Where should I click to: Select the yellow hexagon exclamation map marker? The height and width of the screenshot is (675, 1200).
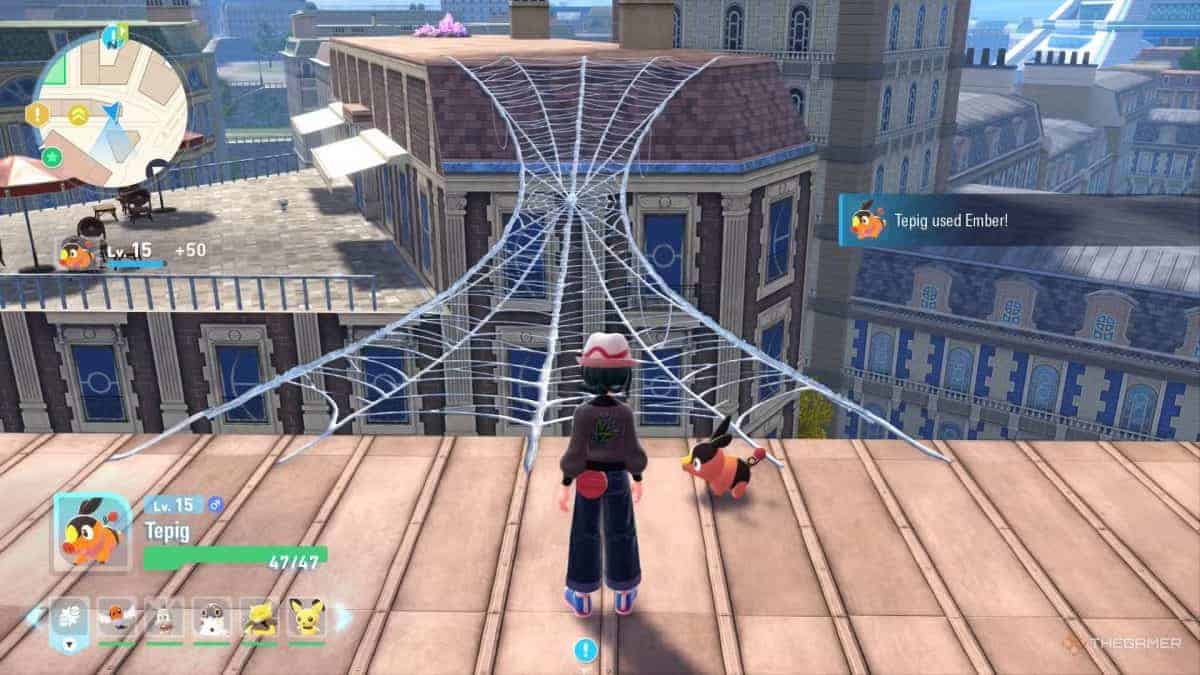click(38, 114)
